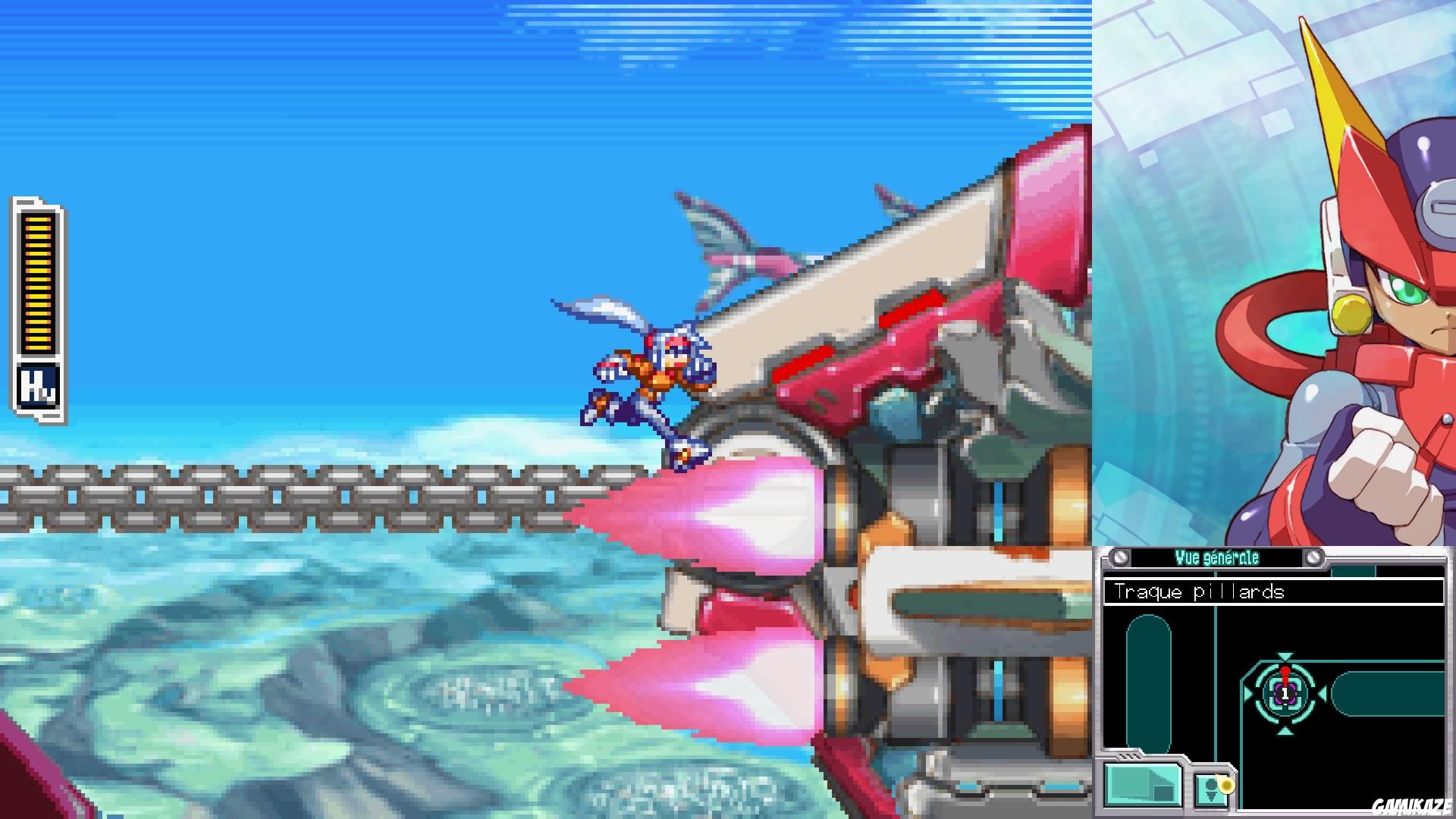Select the ice-cream-shaped marker icon next to it
This screenshot has width=1456, height=819.
[x=1212, y=790]
